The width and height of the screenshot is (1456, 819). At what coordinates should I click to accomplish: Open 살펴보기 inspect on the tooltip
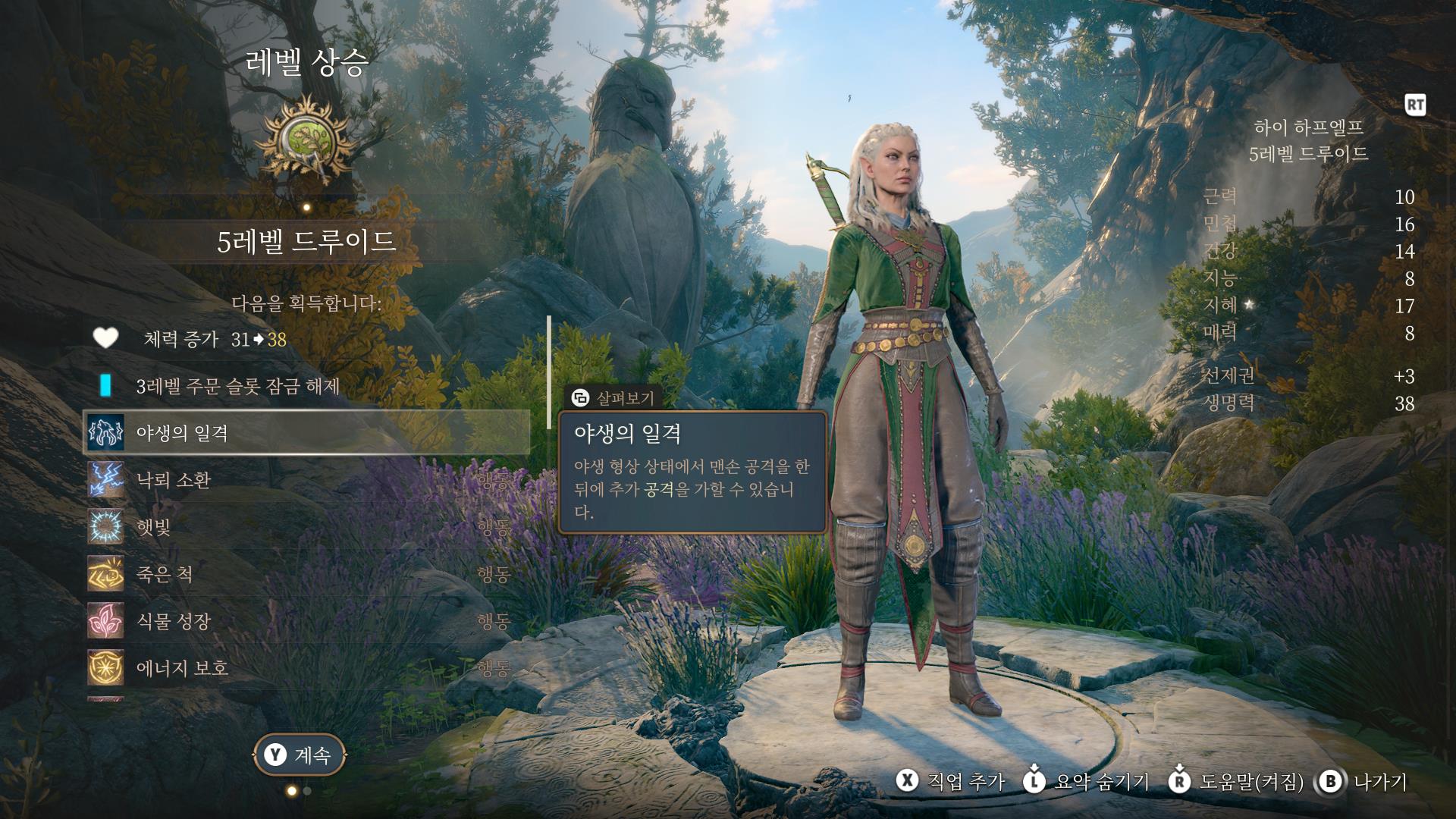(x=613, y=398)
